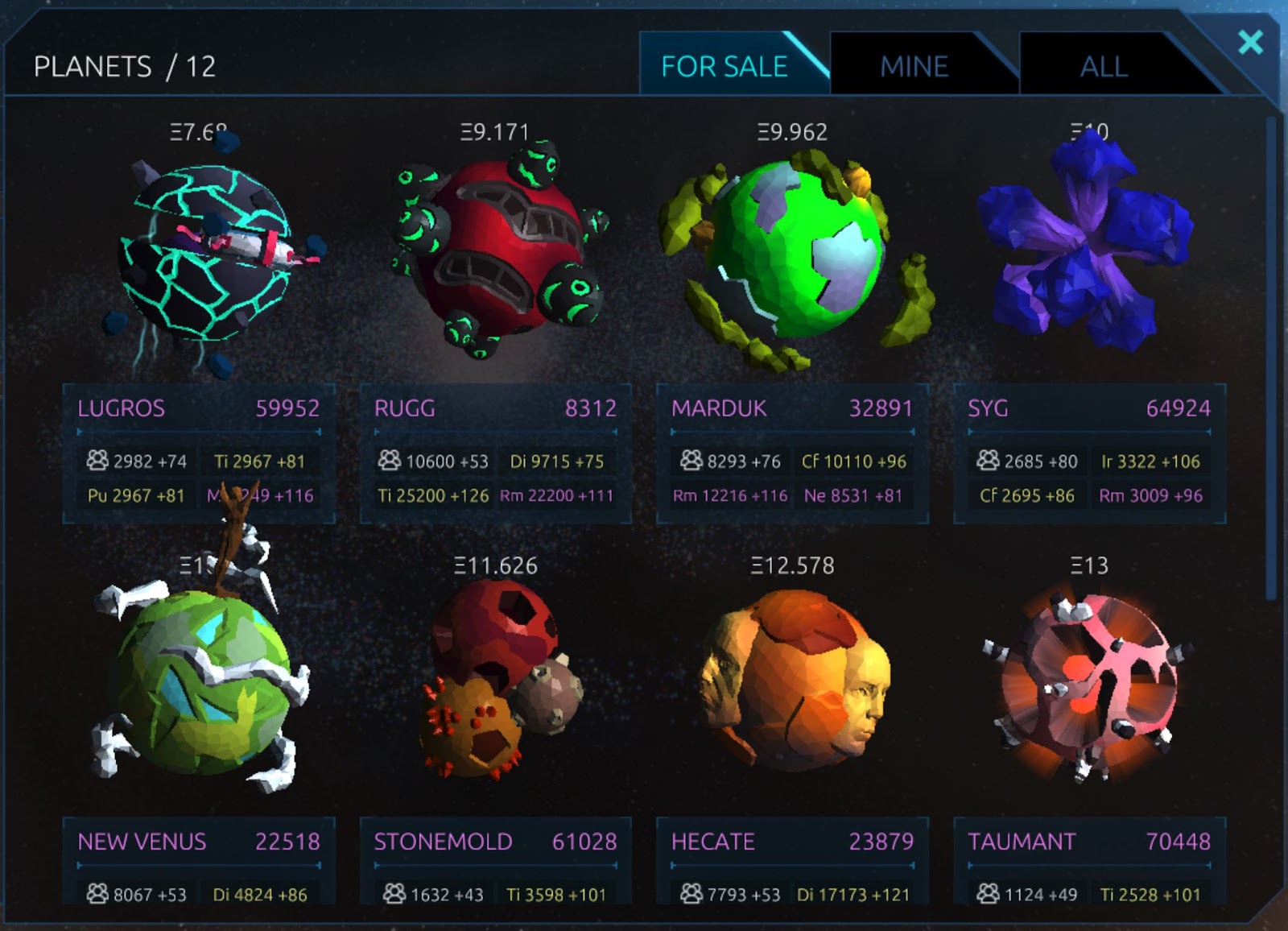1288x931 pixels.
Task: Show the All planets tab
Action: click(1103, 66)
